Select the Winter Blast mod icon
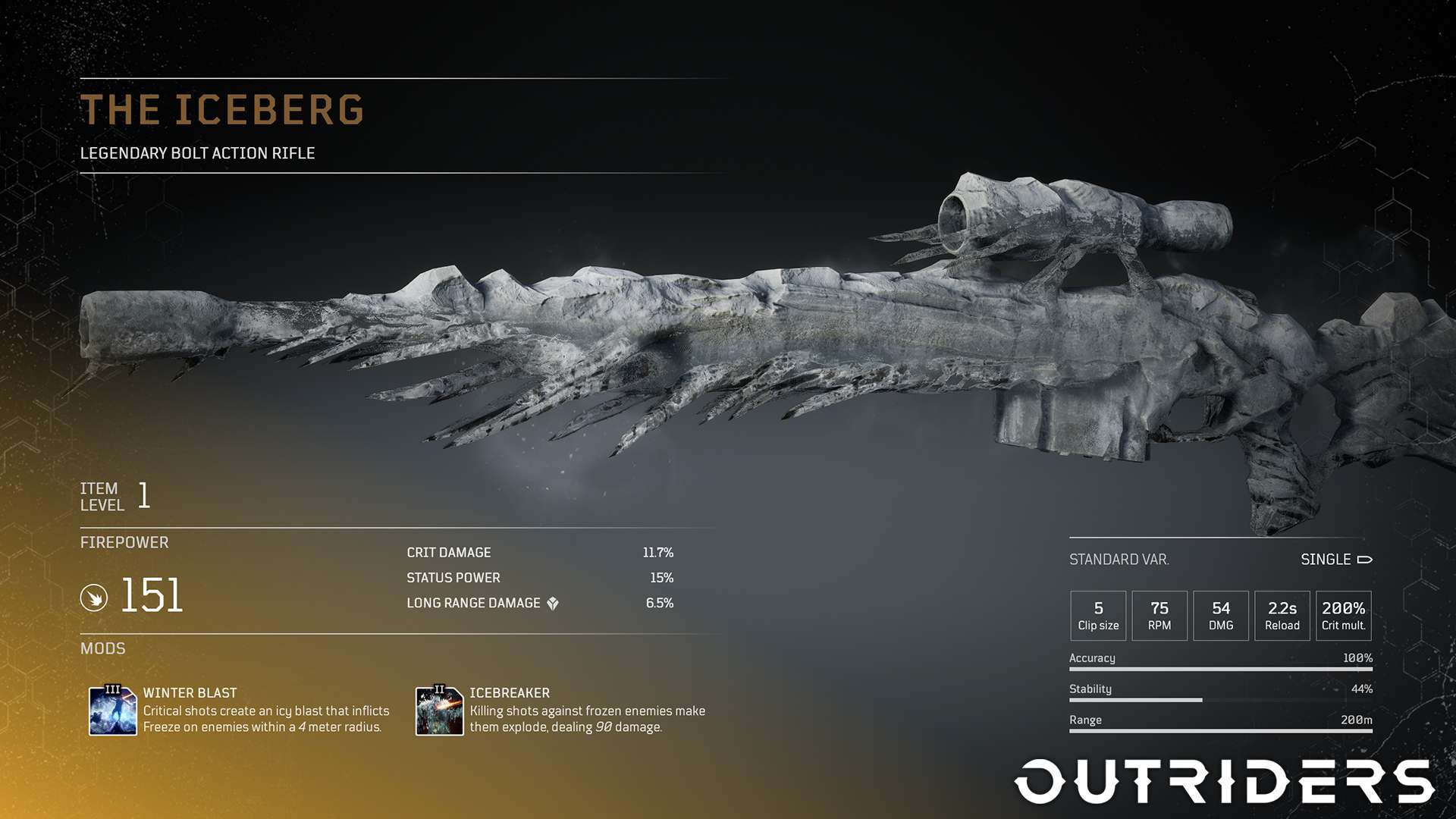The image size is (1456, 819). pos(112,711)
